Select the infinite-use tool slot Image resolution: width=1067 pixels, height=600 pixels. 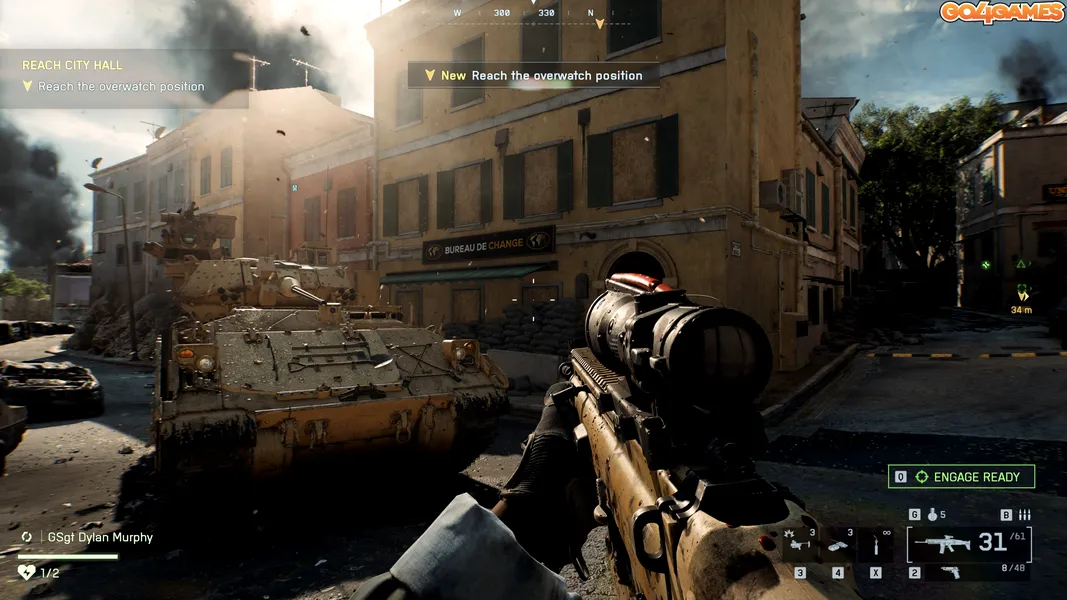point(876,545)
